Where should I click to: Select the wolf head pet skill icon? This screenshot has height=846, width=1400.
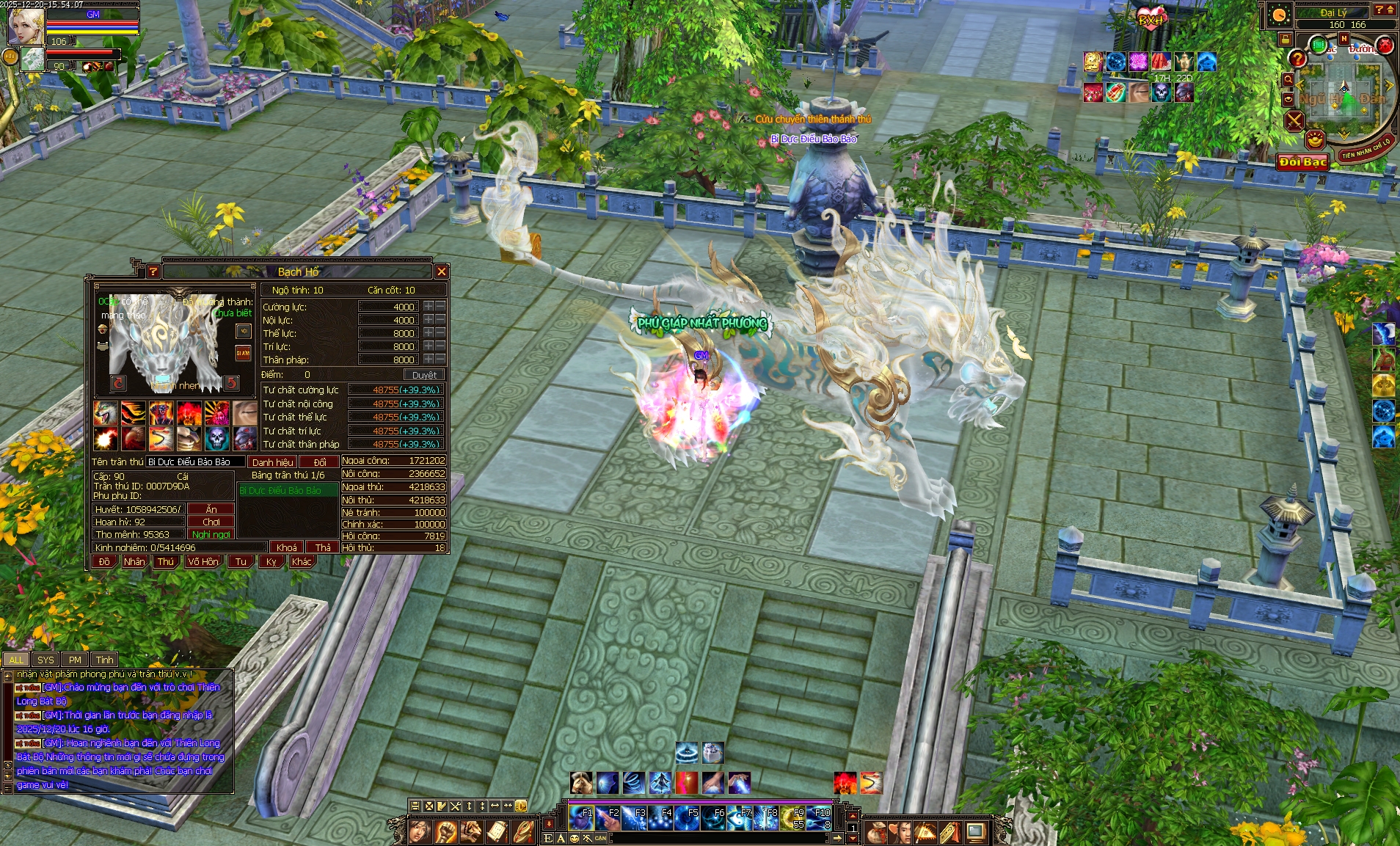pyautogui.click(x=106, y=413)
